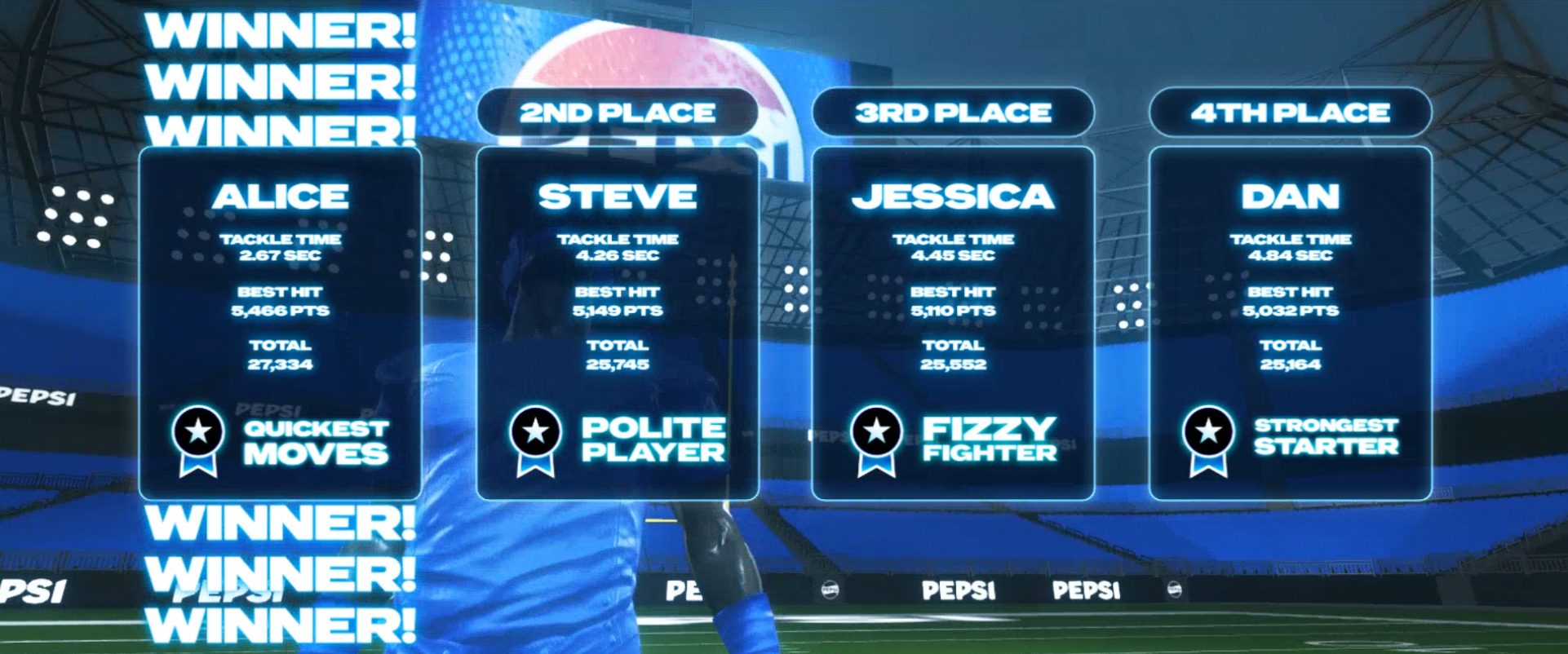Click Alice's Best Hit score value
Image resolution: width=1568 pixels, height=654 pixels.
click(281, 310)
